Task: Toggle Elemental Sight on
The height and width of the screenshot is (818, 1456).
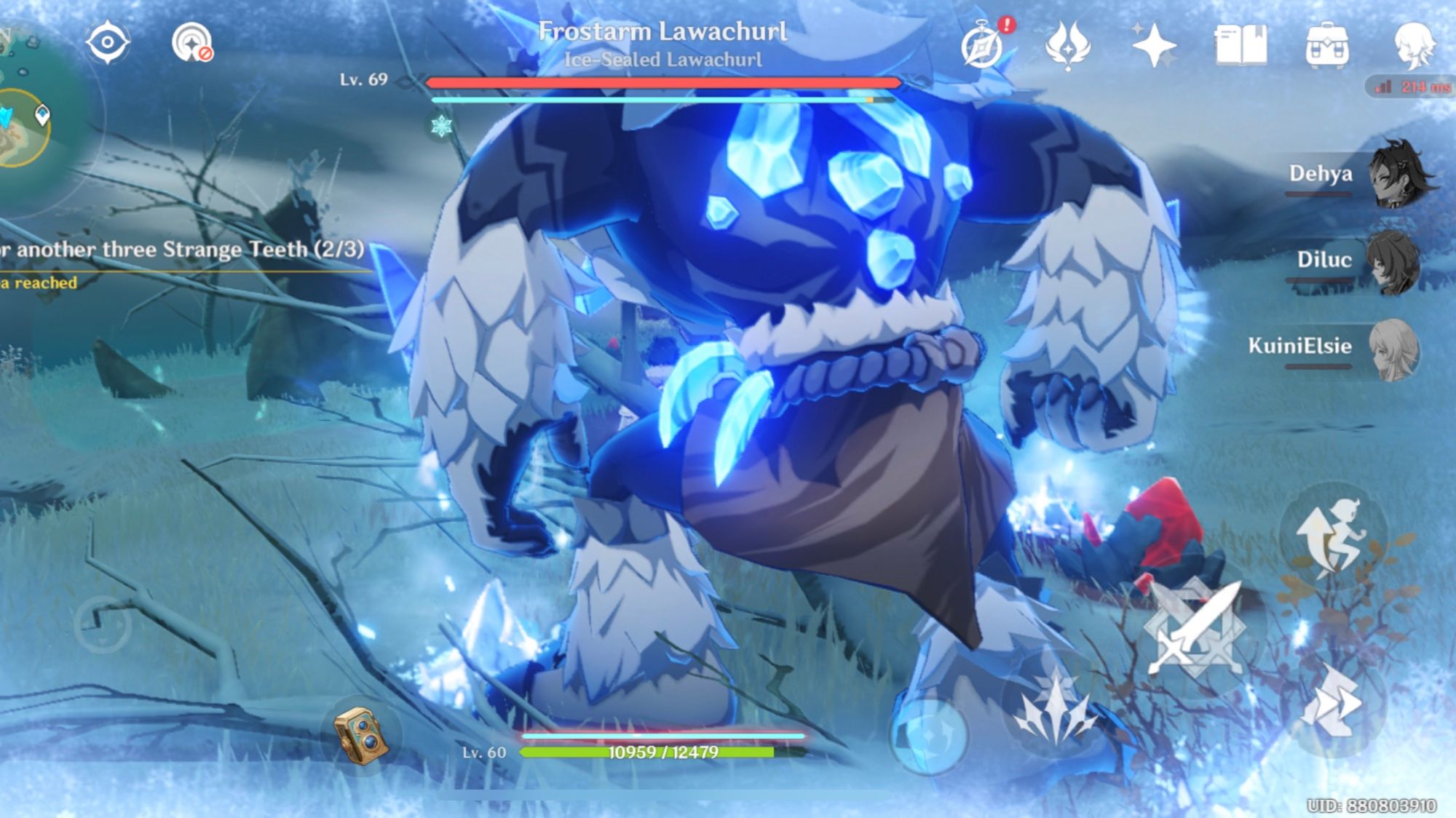Action: (x=108, y=42)
